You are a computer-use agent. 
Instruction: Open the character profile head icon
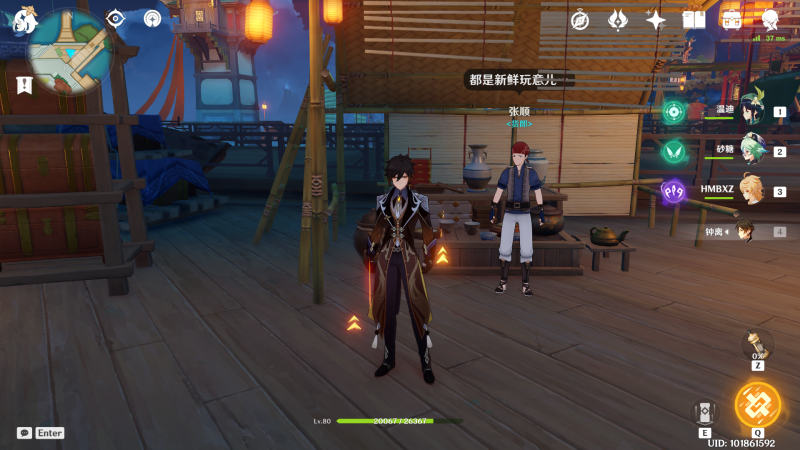(770, 19)
